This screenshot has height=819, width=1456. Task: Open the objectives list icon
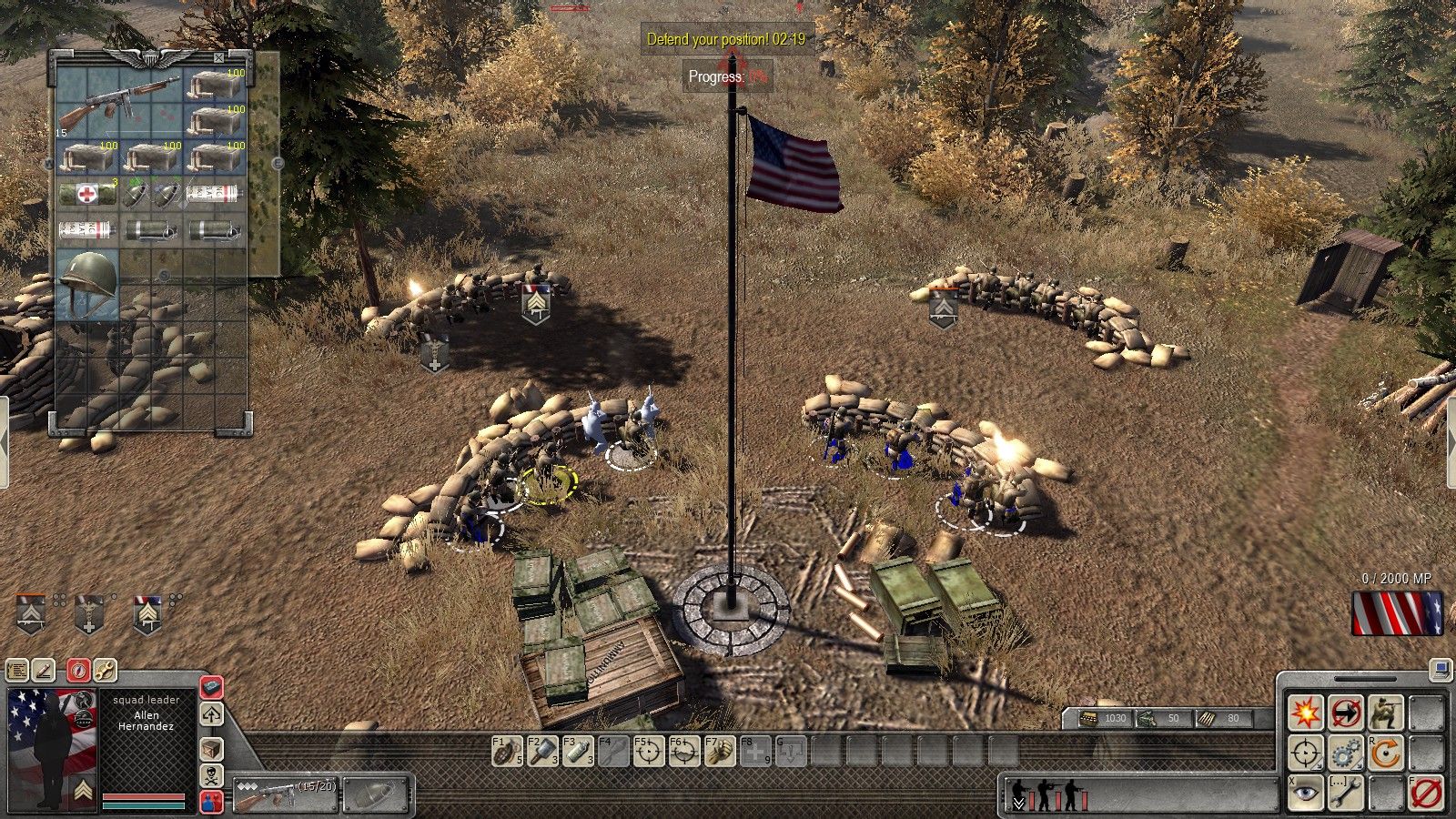tap(17, 672)
